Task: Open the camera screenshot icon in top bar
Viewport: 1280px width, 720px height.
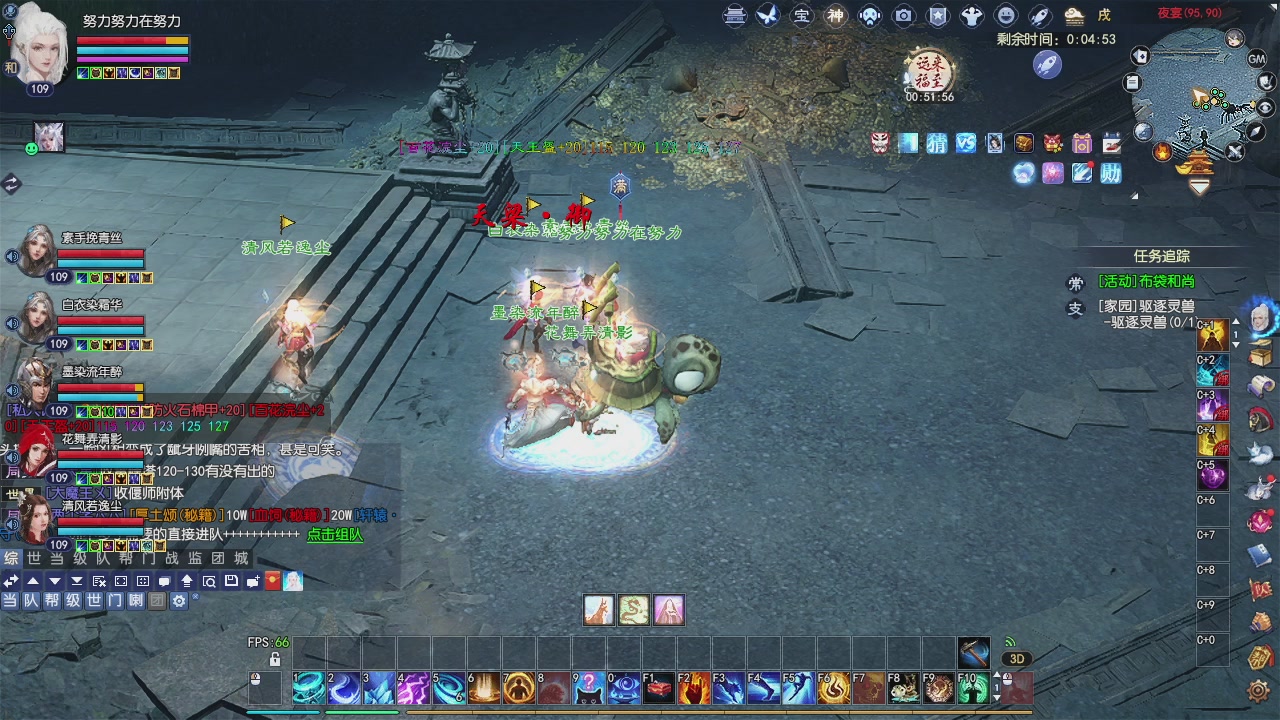Action: point(904,16)
